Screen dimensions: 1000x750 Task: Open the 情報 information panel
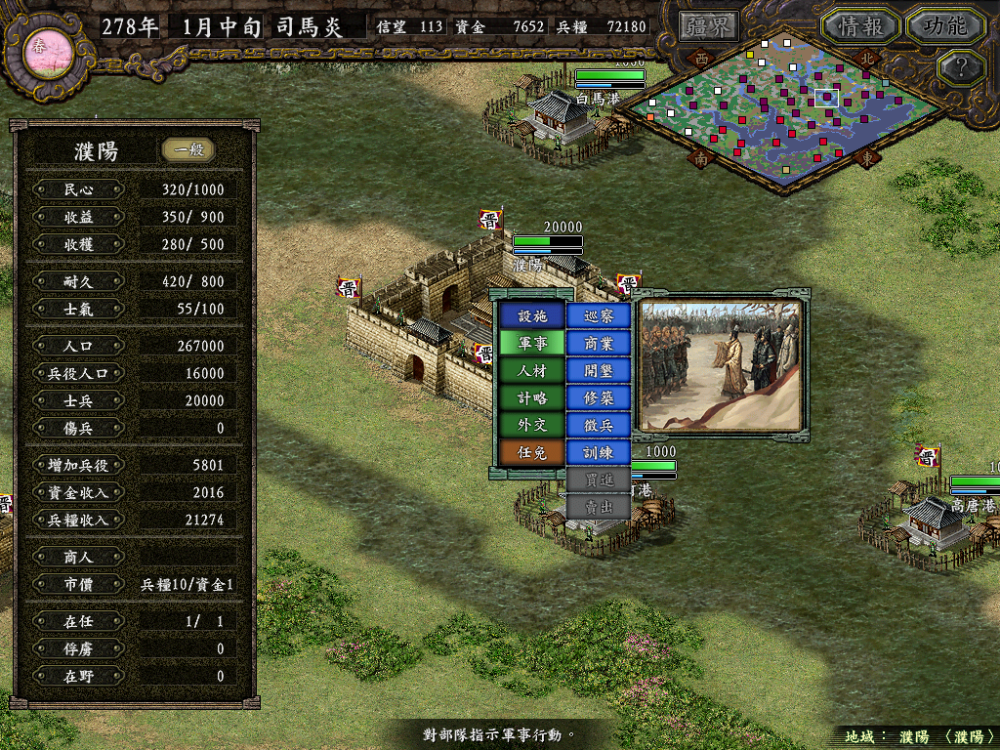(x=861, y=26)
